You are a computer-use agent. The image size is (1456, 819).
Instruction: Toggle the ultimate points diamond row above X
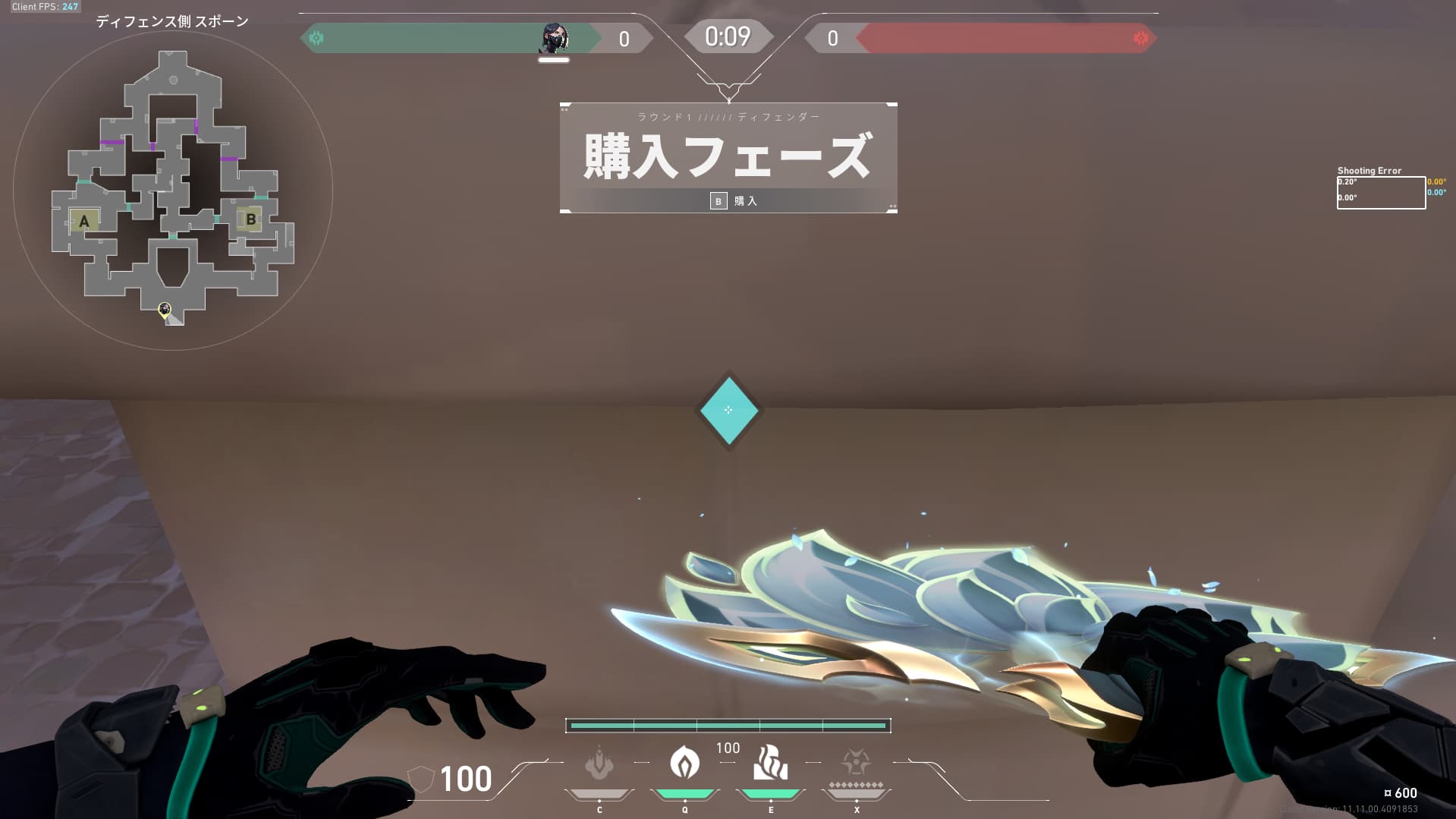pyautogui.click(x=856, y=784)
